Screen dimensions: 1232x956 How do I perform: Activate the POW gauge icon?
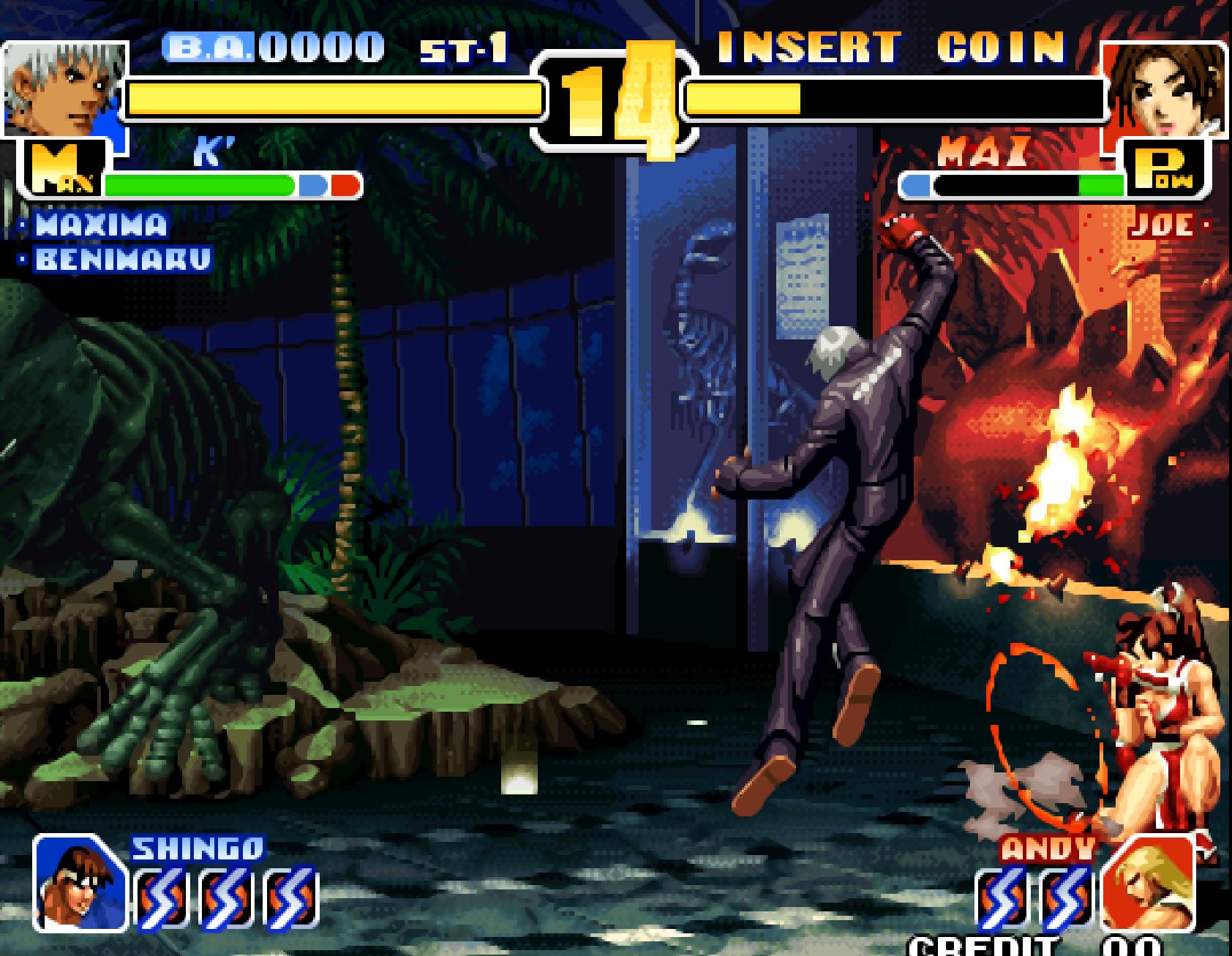[x=1166, y=170]
